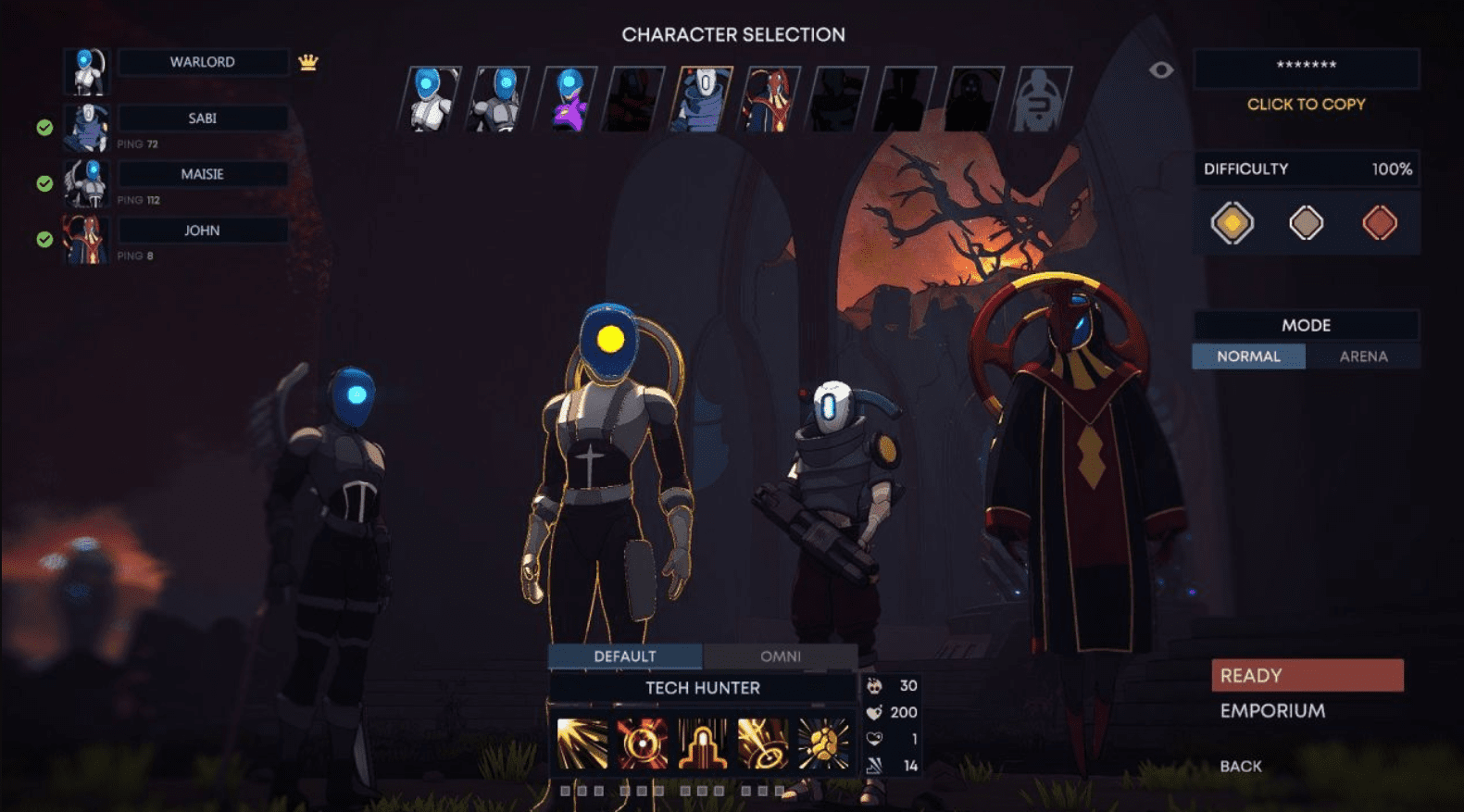Image resolution: width=1464 pixels, height=812 pixels.
Task: Enable the red hard difficulty diamond
Action: (x=1379, y=223)
